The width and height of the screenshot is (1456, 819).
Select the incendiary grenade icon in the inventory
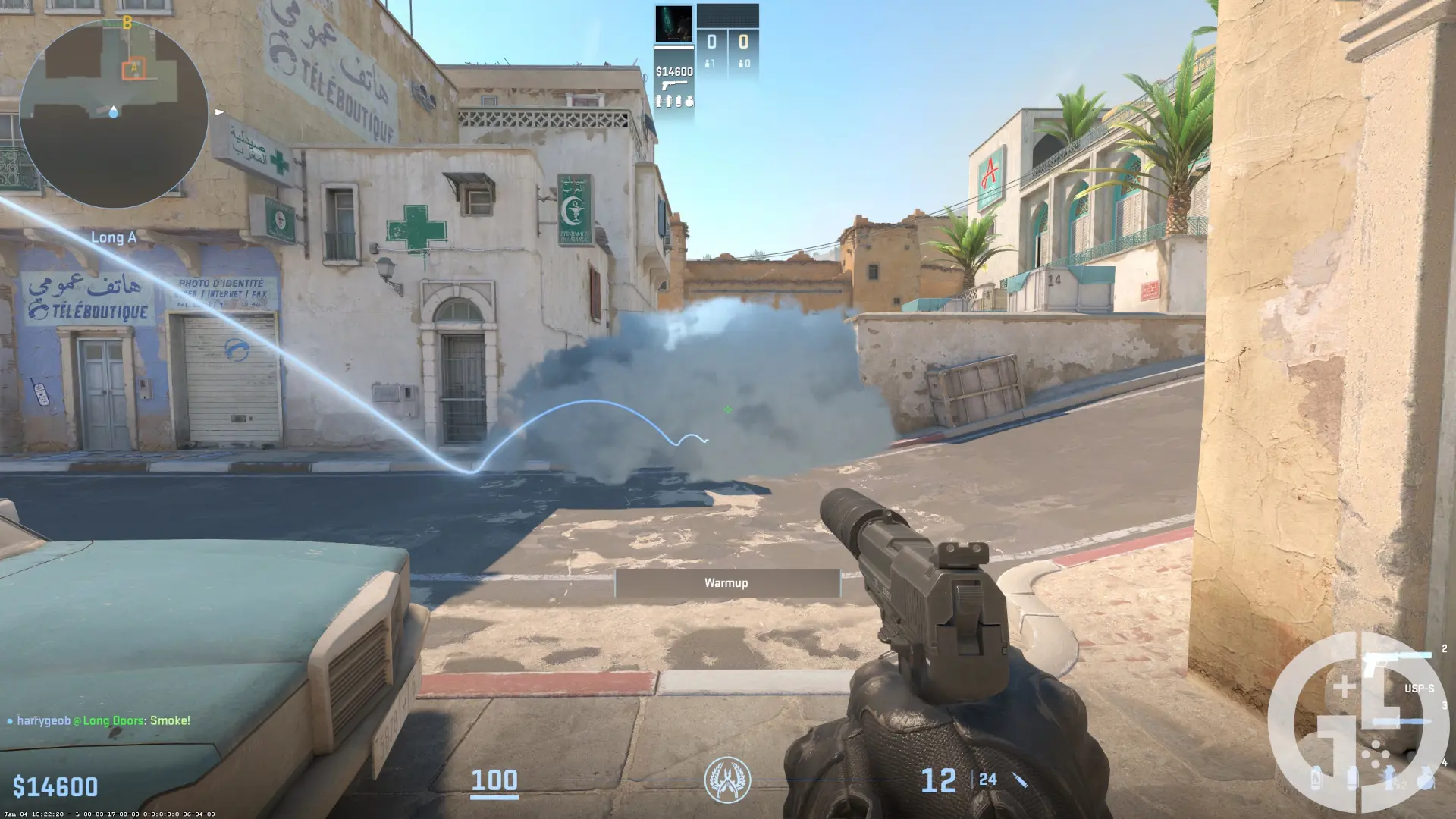(x=1316, y=779)
